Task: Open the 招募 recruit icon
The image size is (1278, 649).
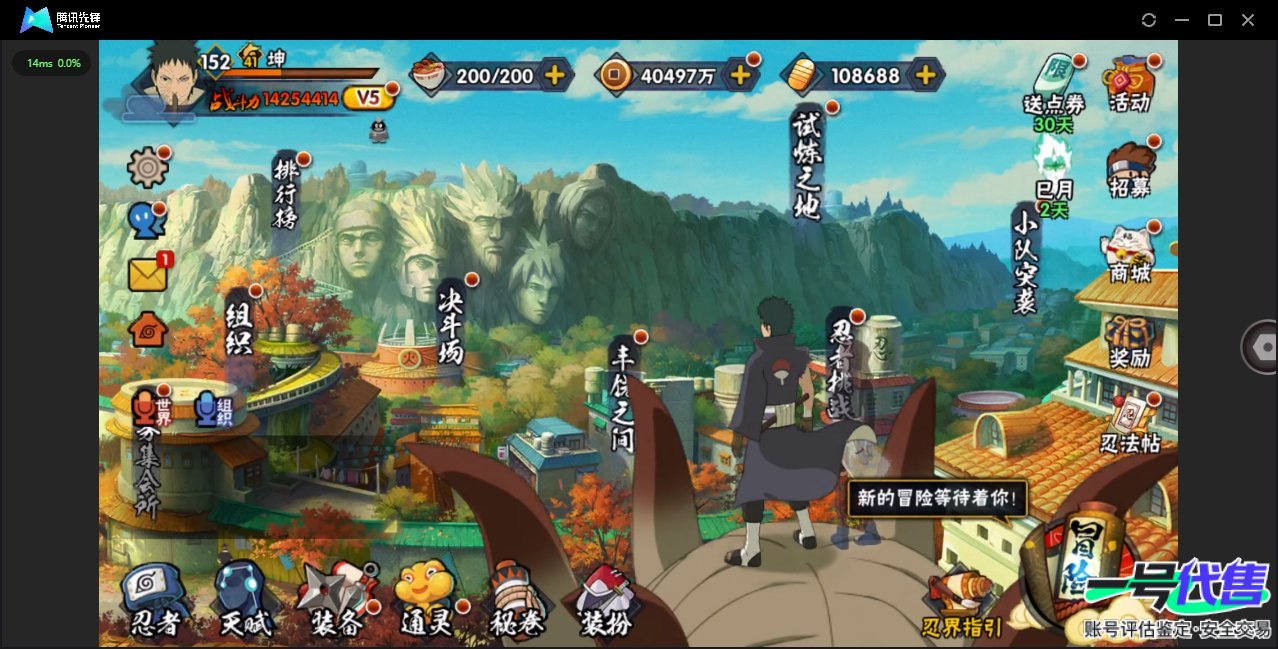Action: click(1130, 170)
